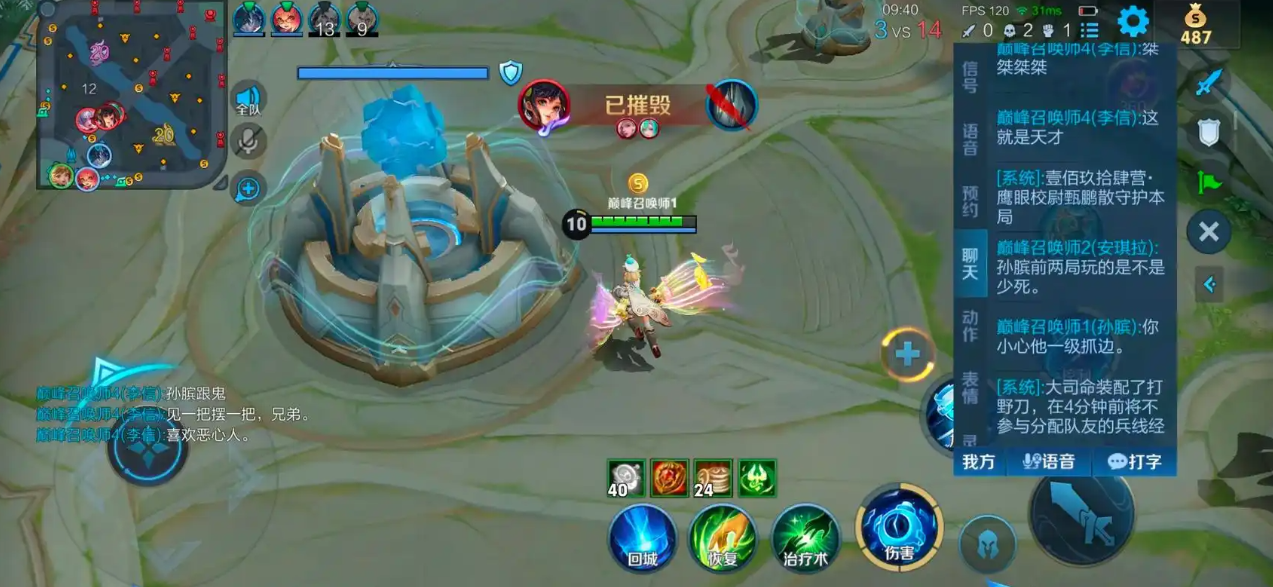Image resolution: width=1273 pixels, height=587 pixels.
Task: Open the scoreboard list icon
Action: [1089, 31]
